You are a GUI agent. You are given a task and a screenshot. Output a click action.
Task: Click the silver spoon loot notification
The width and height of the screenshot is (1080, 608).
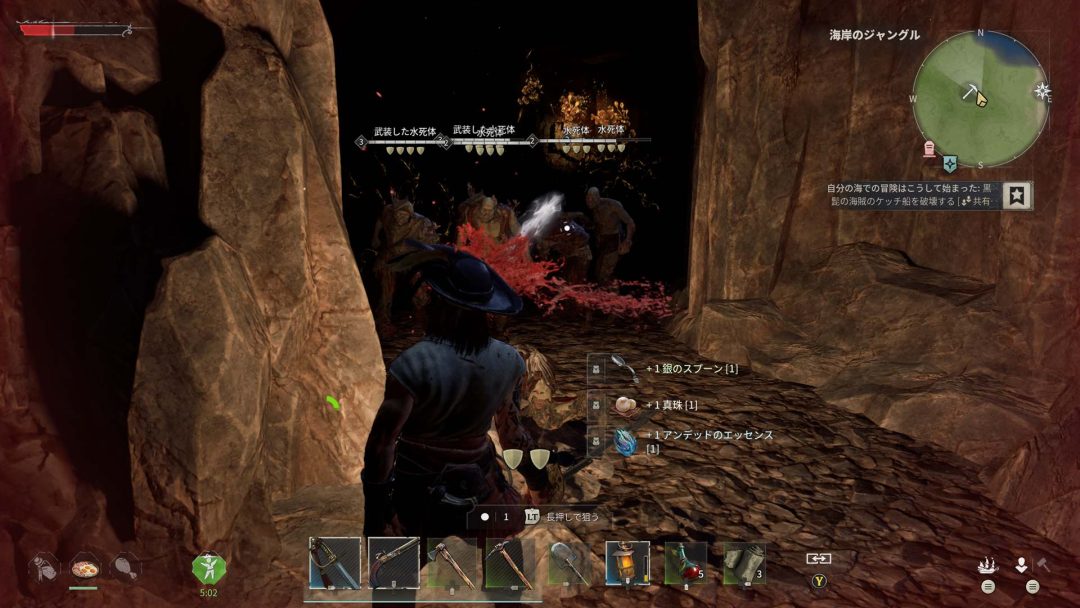[x=690, y=369]
